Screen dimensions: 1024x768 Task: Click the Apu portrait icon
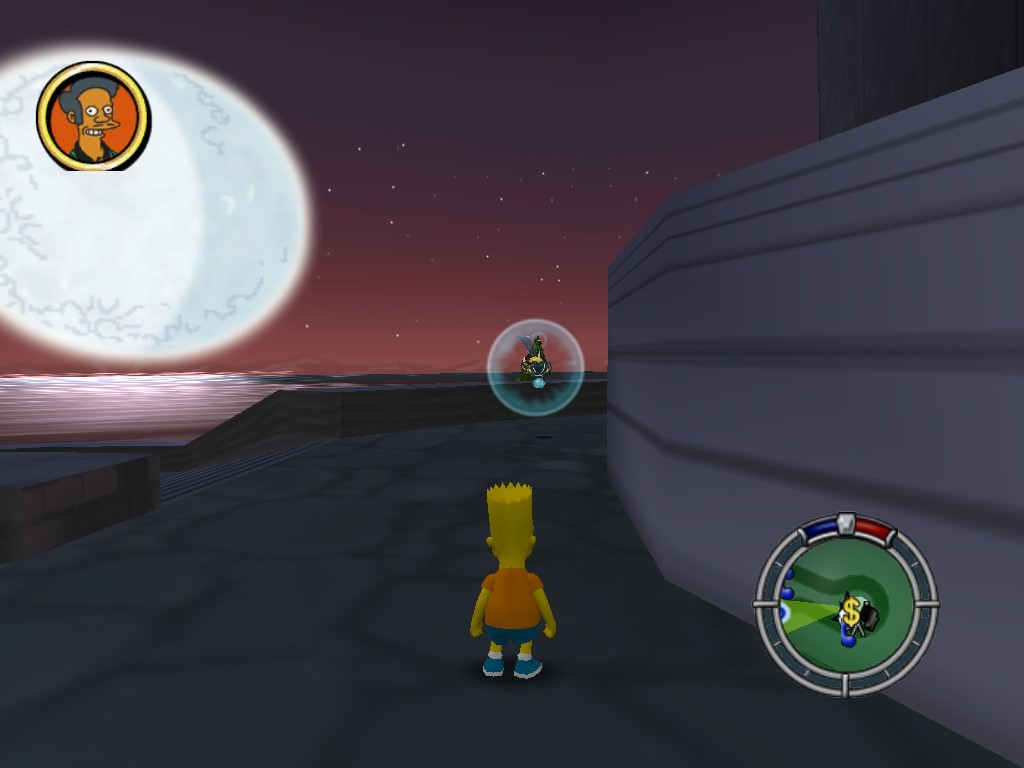click(x=93, y=117)
